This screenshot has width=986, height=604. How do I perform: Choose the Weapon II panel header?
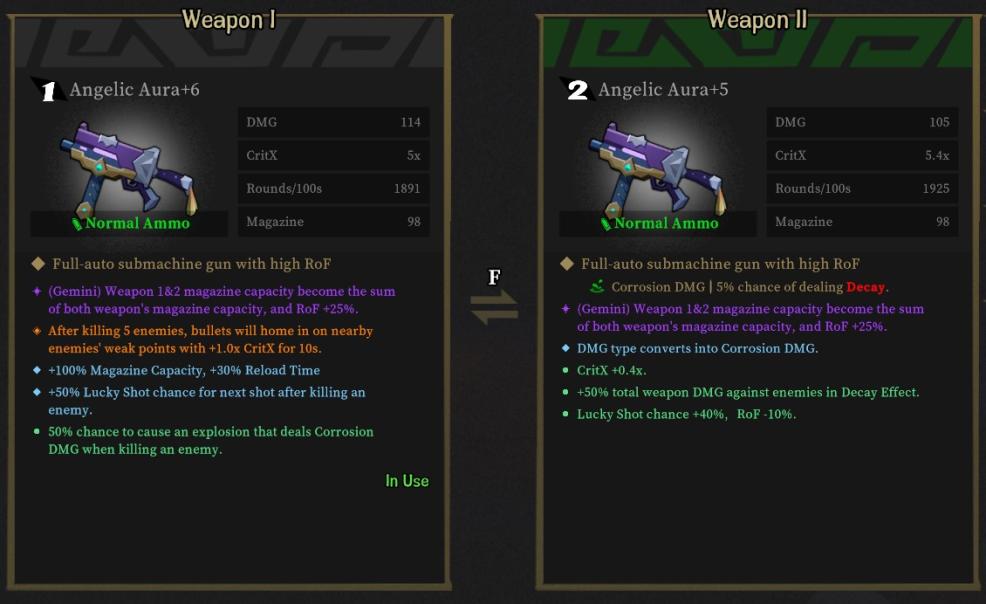click(x=757, y=19)
